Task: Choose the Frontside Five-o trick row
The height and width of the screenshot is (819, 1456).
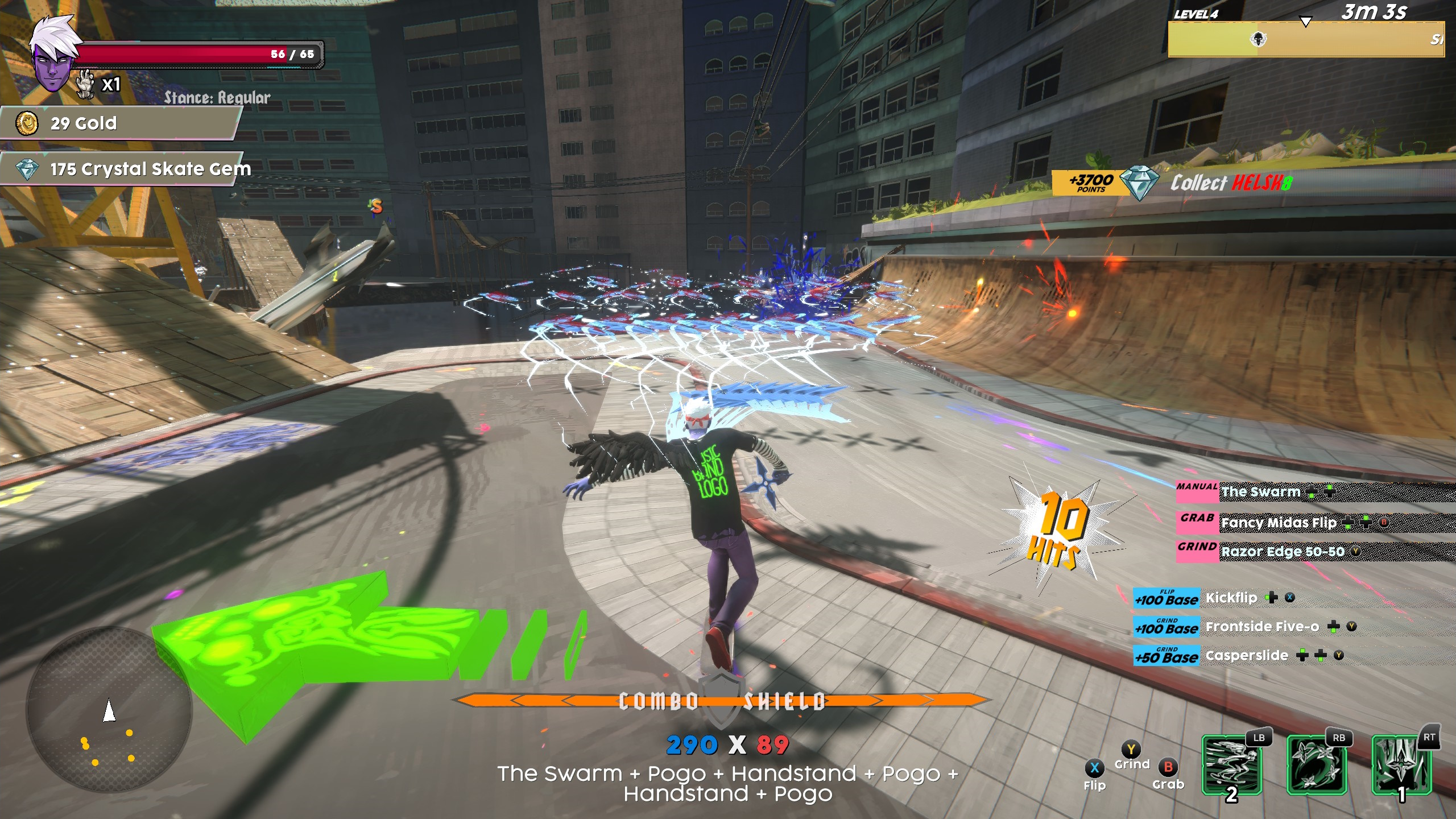Action: [1261, 627]
